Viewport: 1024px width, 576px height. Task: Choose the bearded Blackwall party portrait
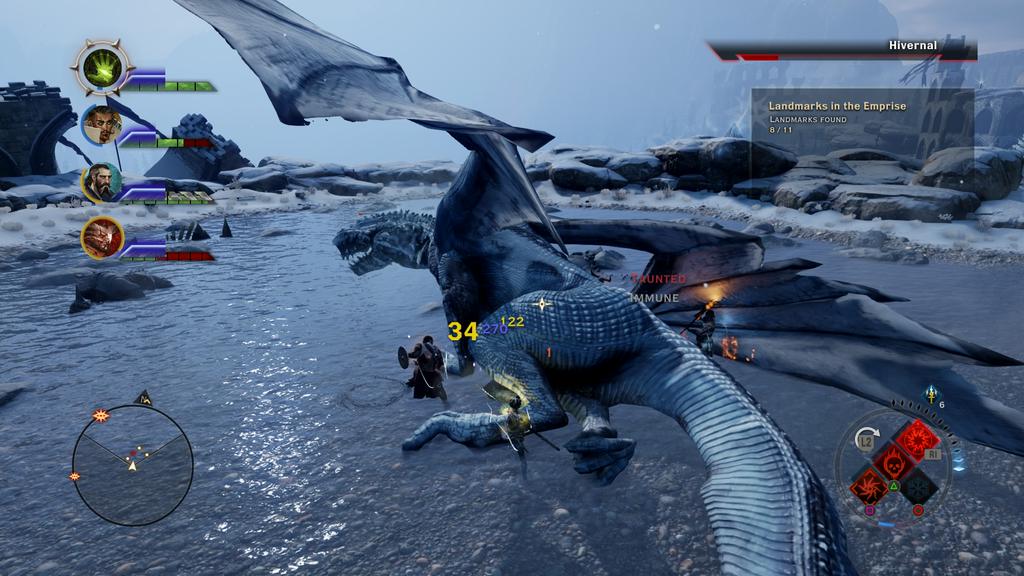pyautogui.click(x=102, y=183)
